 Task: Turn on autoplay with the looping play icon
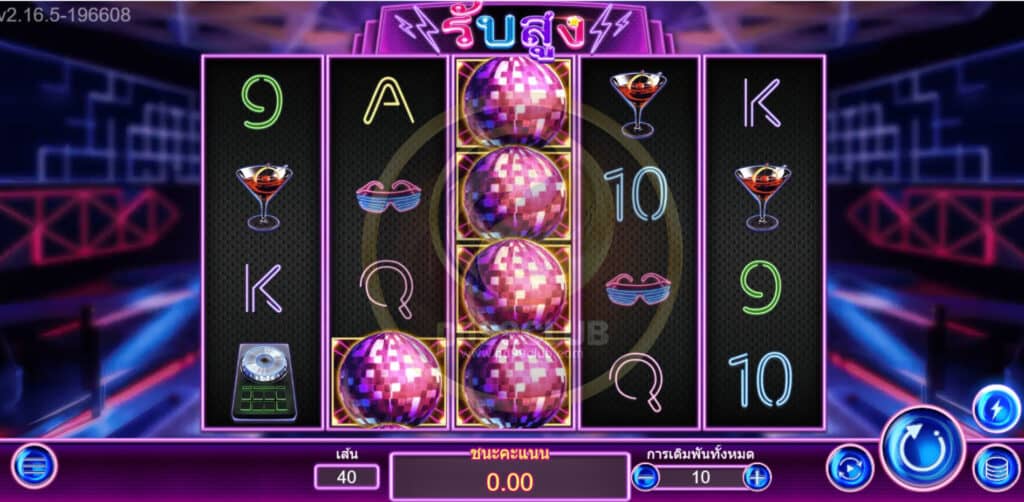click(850, 467)
